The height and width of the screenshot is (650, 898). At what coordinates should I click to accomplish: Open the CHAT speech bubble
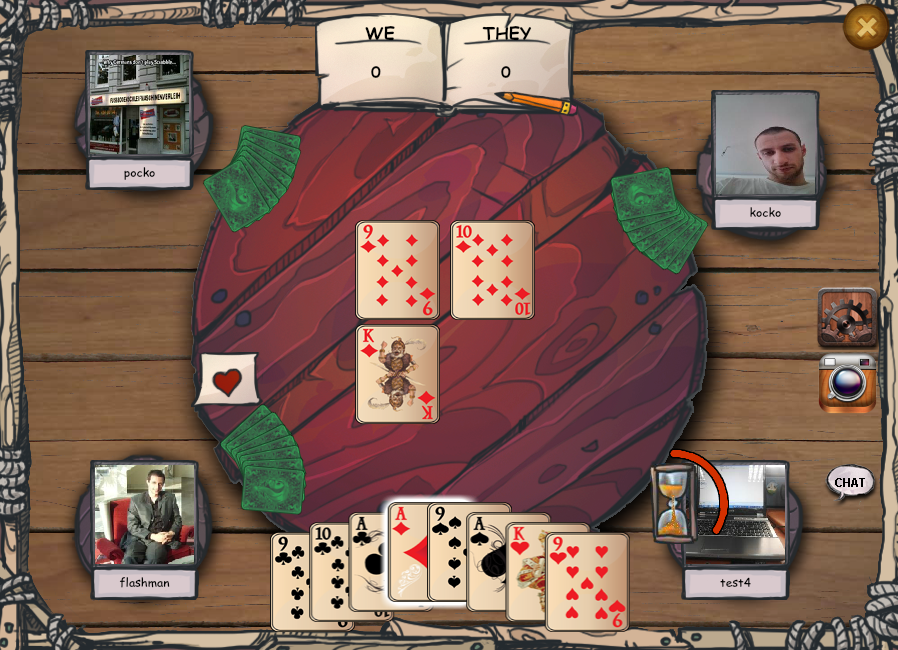[x=849, y=482]
